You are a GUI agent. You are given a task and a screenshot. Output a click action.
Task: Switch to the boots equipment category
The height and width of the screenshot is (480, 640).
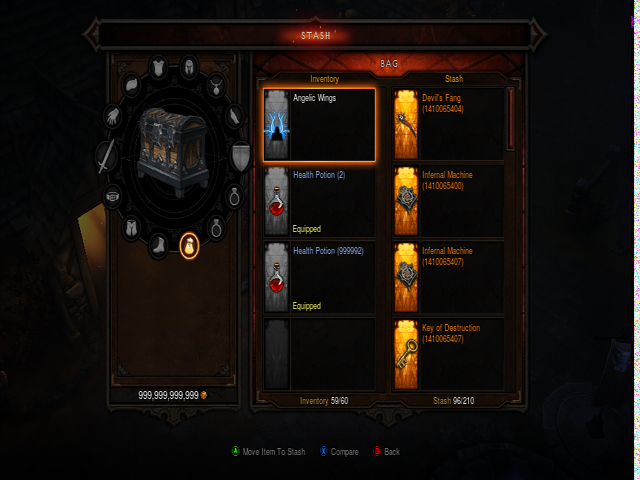[x=159, y=244]
